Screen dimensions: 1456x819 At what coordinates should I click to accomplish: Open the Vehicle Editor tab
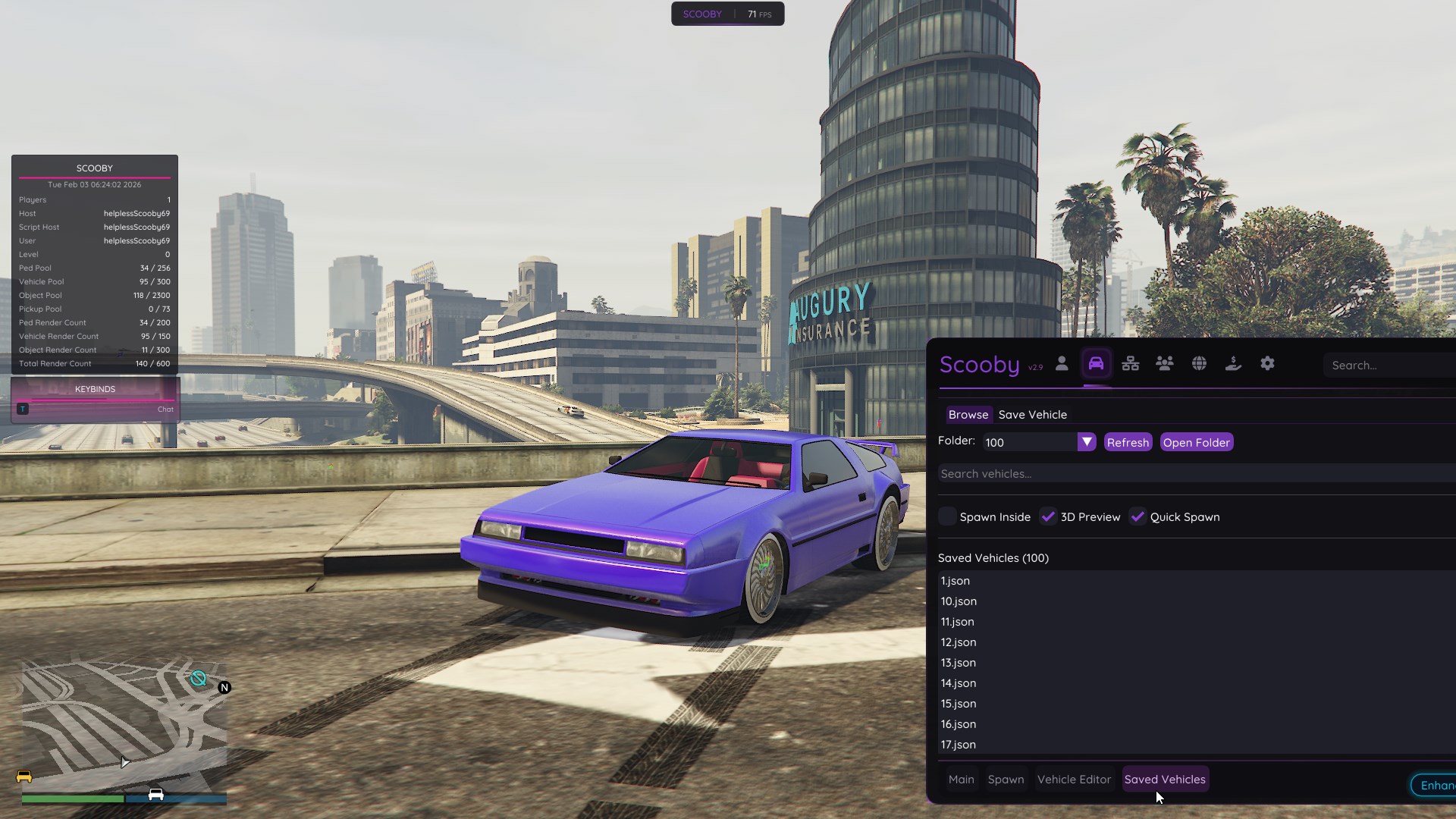pos(1073,779)
